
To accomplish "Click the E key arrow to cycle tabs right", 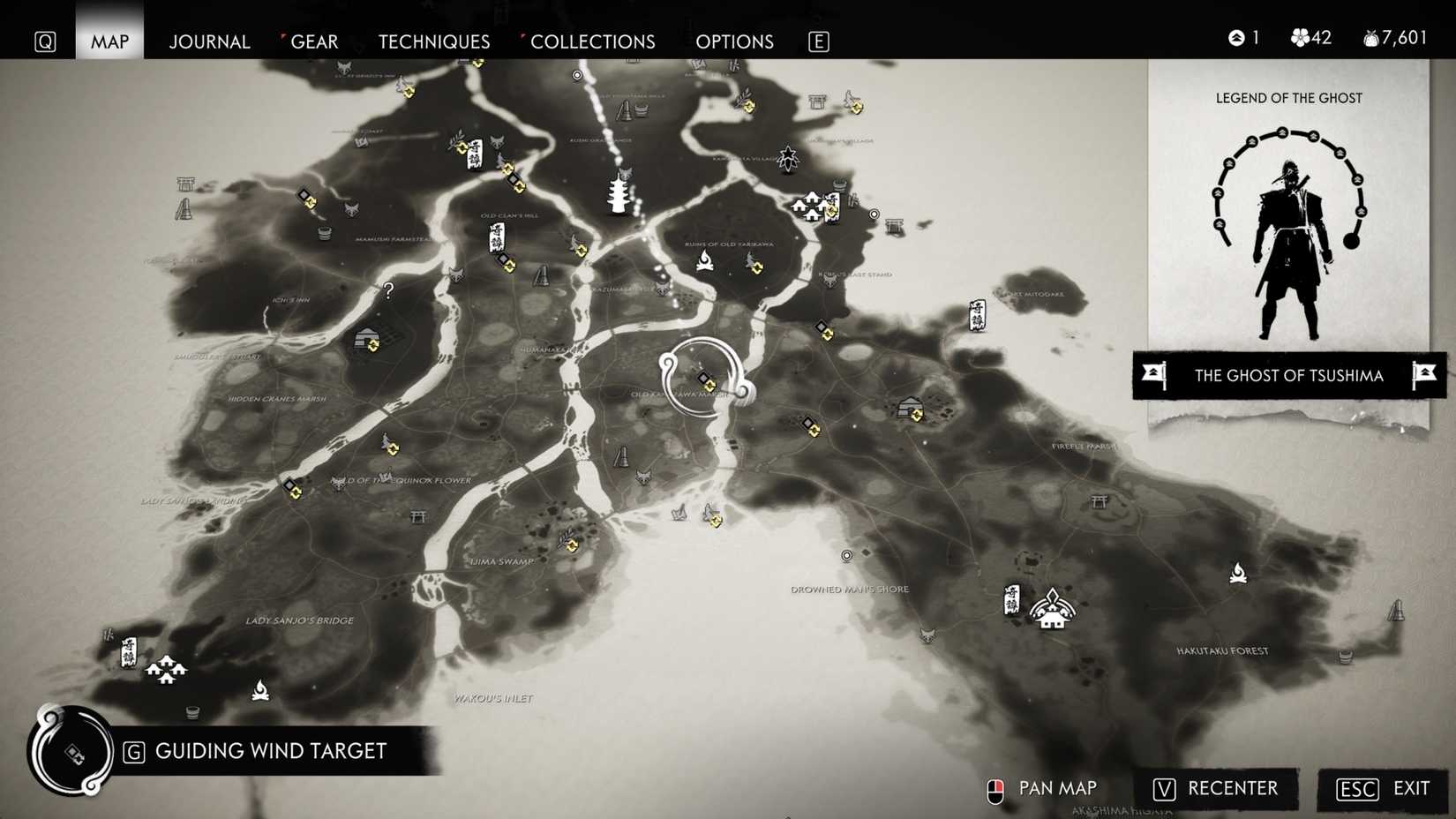I will pyautogui.click(x=818, y=41).
